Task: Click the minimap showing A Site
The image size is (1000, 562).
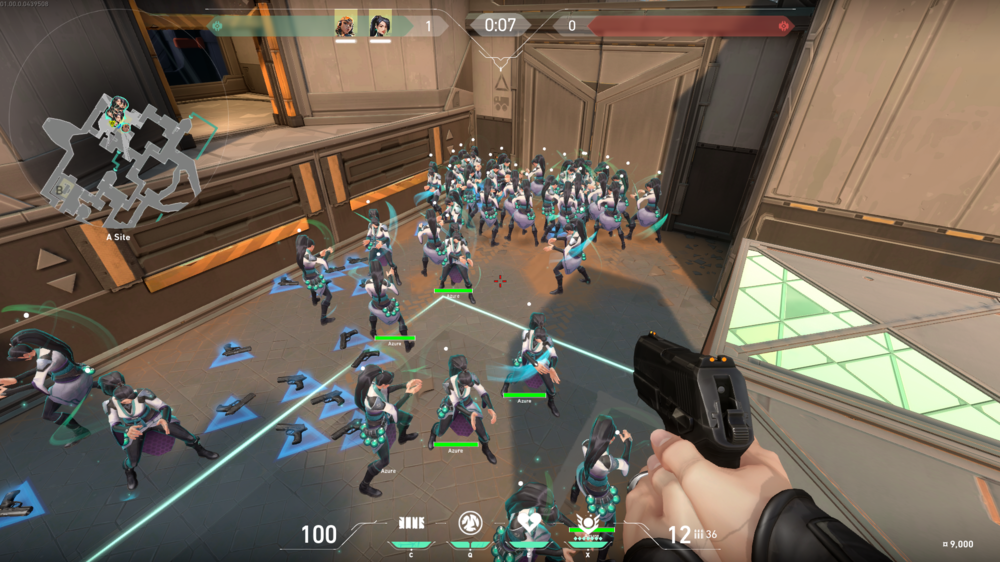Action: click(118, 158)
